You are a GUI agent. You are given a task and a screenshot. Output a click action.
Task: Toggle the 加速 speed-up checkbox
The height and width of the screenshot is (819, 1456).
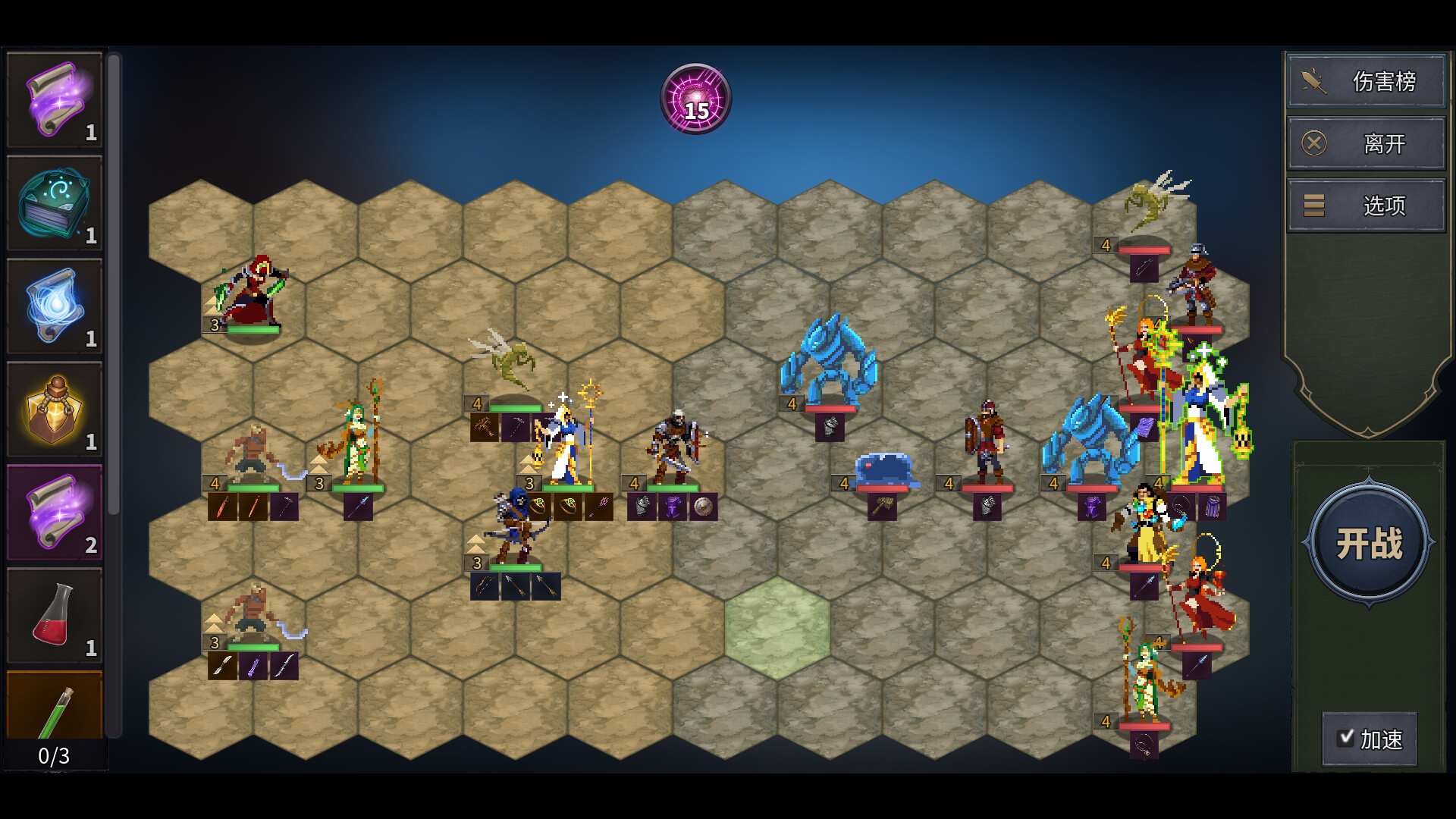click(1346, 736)
